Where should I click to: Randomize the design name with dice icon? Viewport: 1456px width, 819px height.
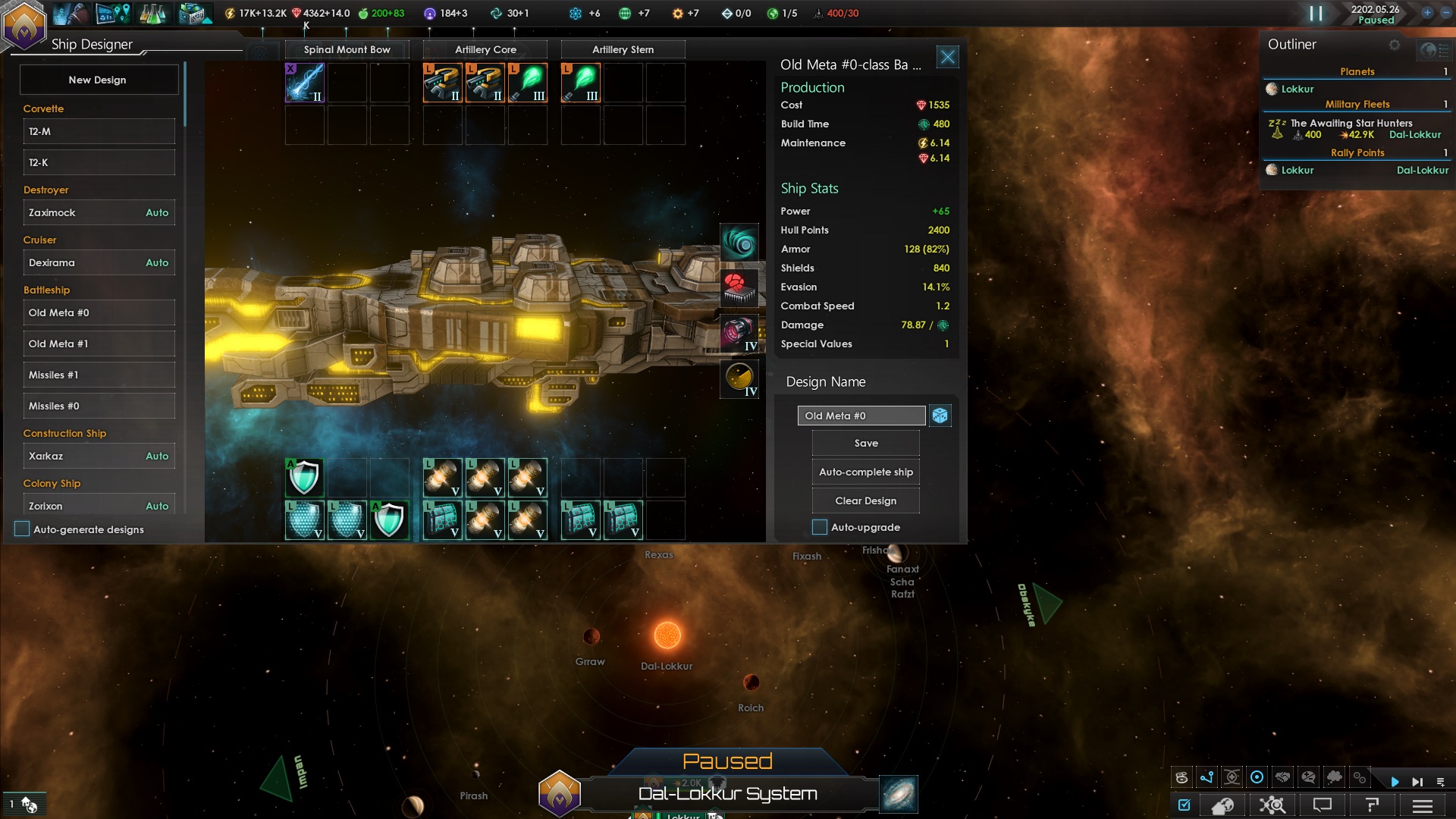tap(940, 416)
